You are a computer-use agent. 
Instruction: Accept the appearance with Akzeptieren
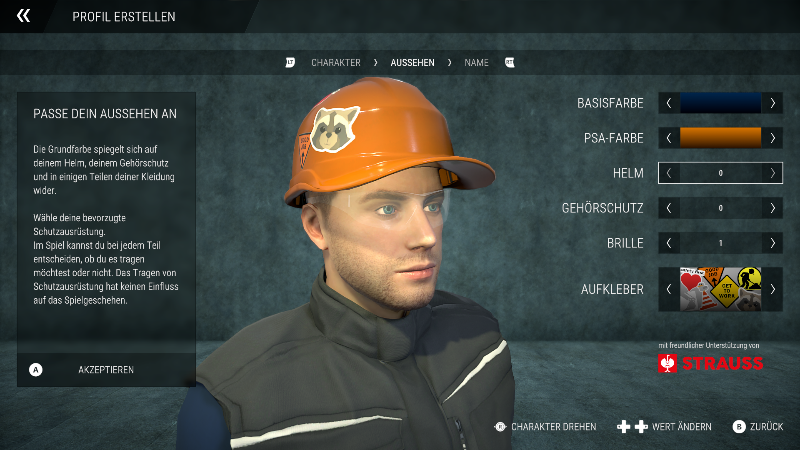coord(106,369)
